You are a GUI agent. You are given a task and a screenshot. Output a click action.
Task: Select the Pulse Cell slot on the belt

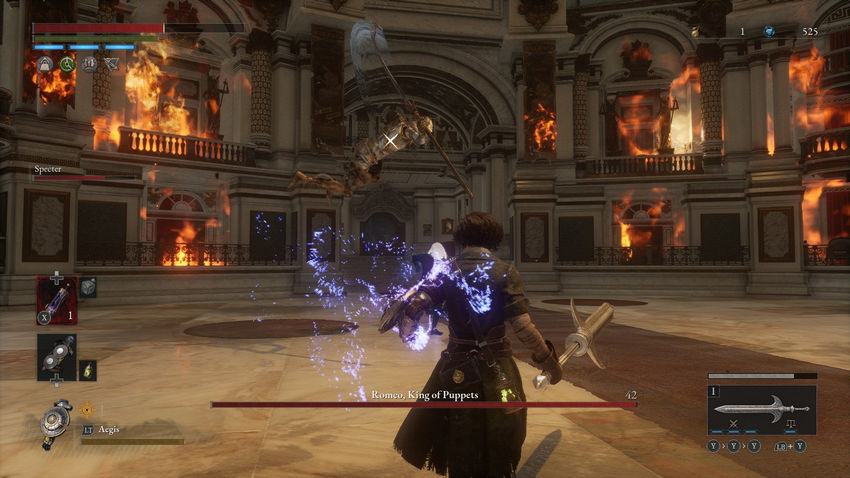(57, 300)
